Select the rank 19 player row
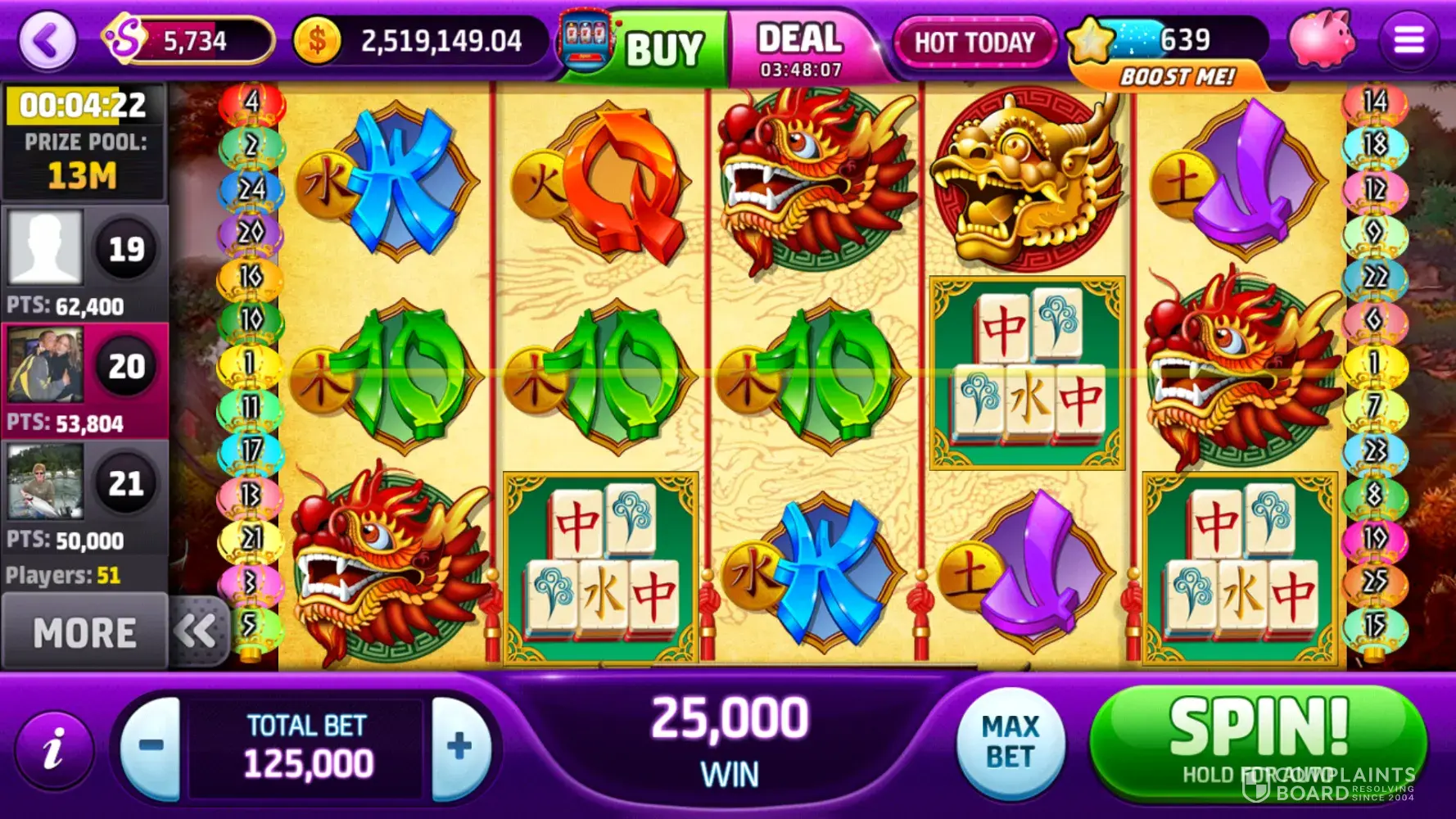 click(x=84, y=263)
